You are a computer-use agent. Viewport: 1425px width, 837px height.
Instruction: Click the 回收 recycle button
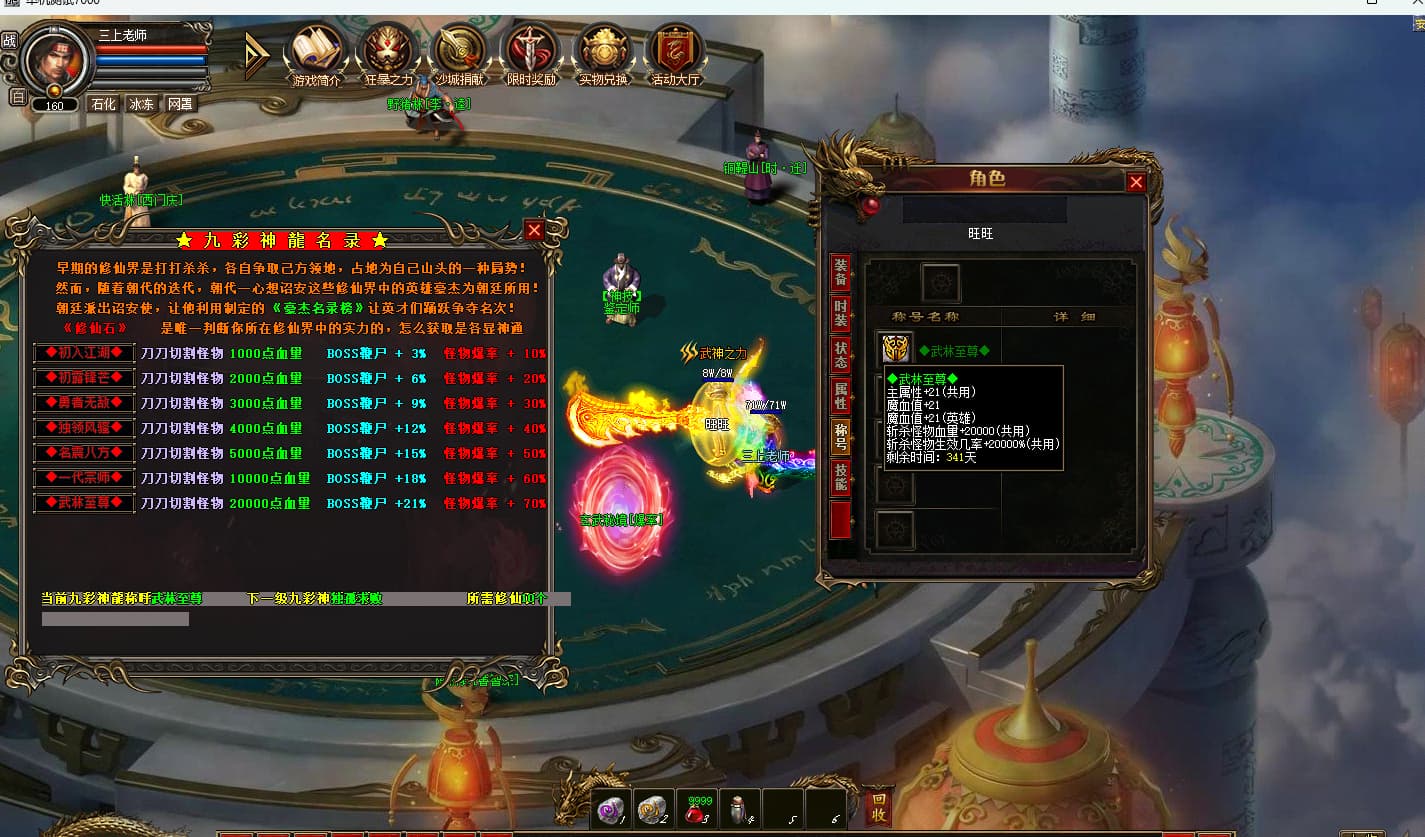pos(878,807)
